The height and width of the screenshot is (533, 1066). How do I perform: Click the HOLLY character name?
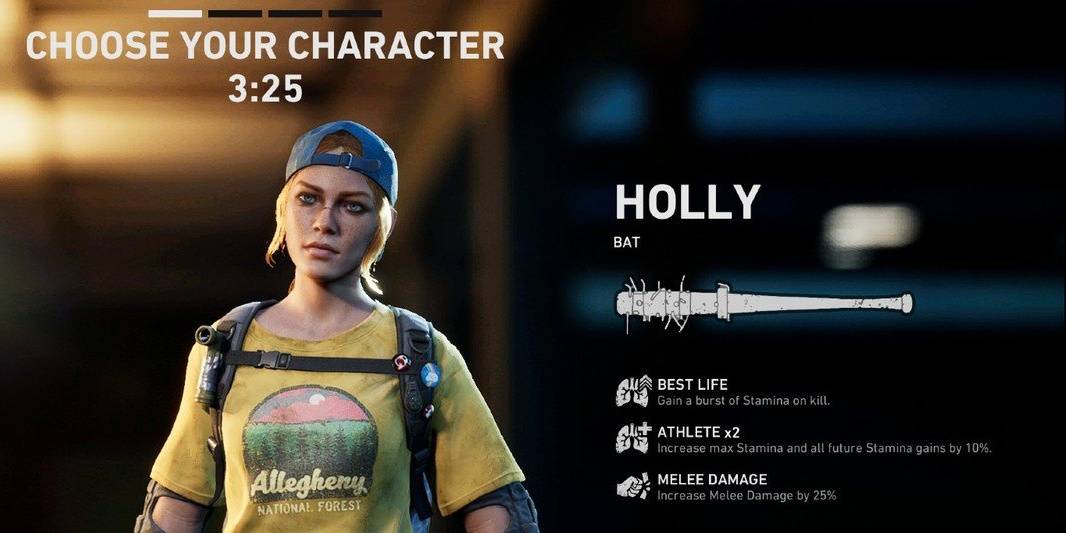[687, 203]
